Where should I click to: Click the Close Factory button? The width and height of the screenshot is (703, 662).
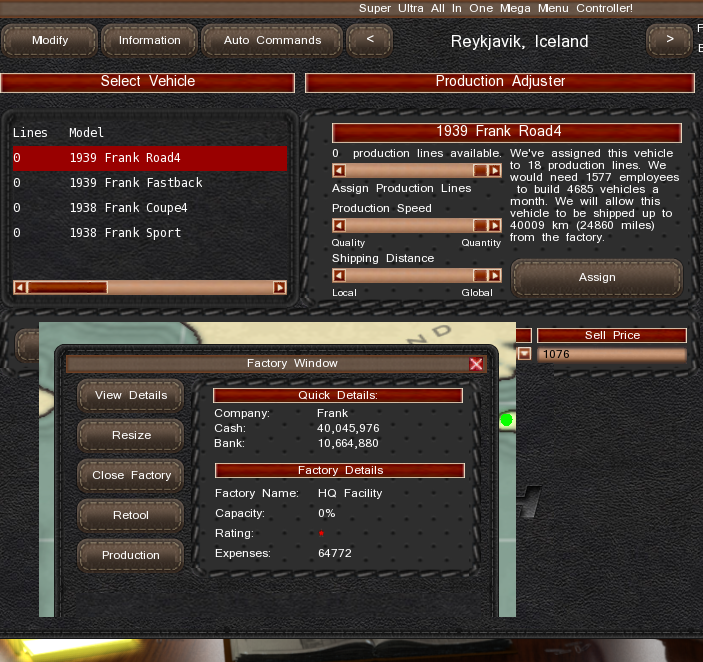(x=131, y=475)
